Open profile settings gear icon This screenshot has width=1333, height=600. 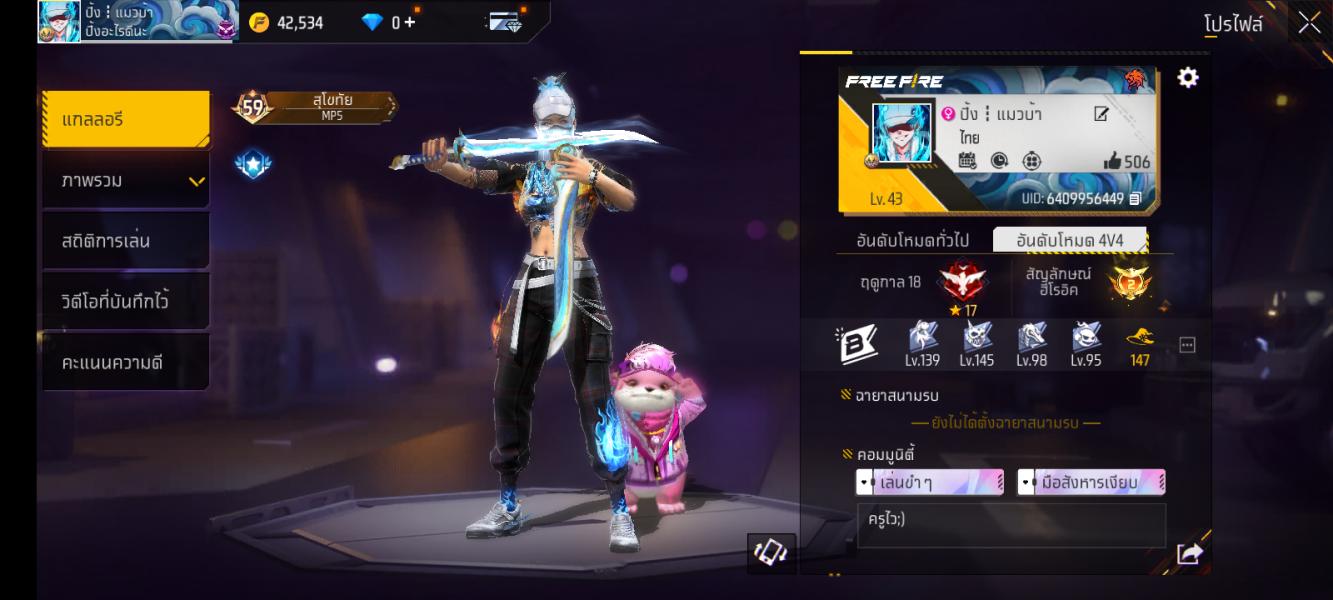point(1188,78)
